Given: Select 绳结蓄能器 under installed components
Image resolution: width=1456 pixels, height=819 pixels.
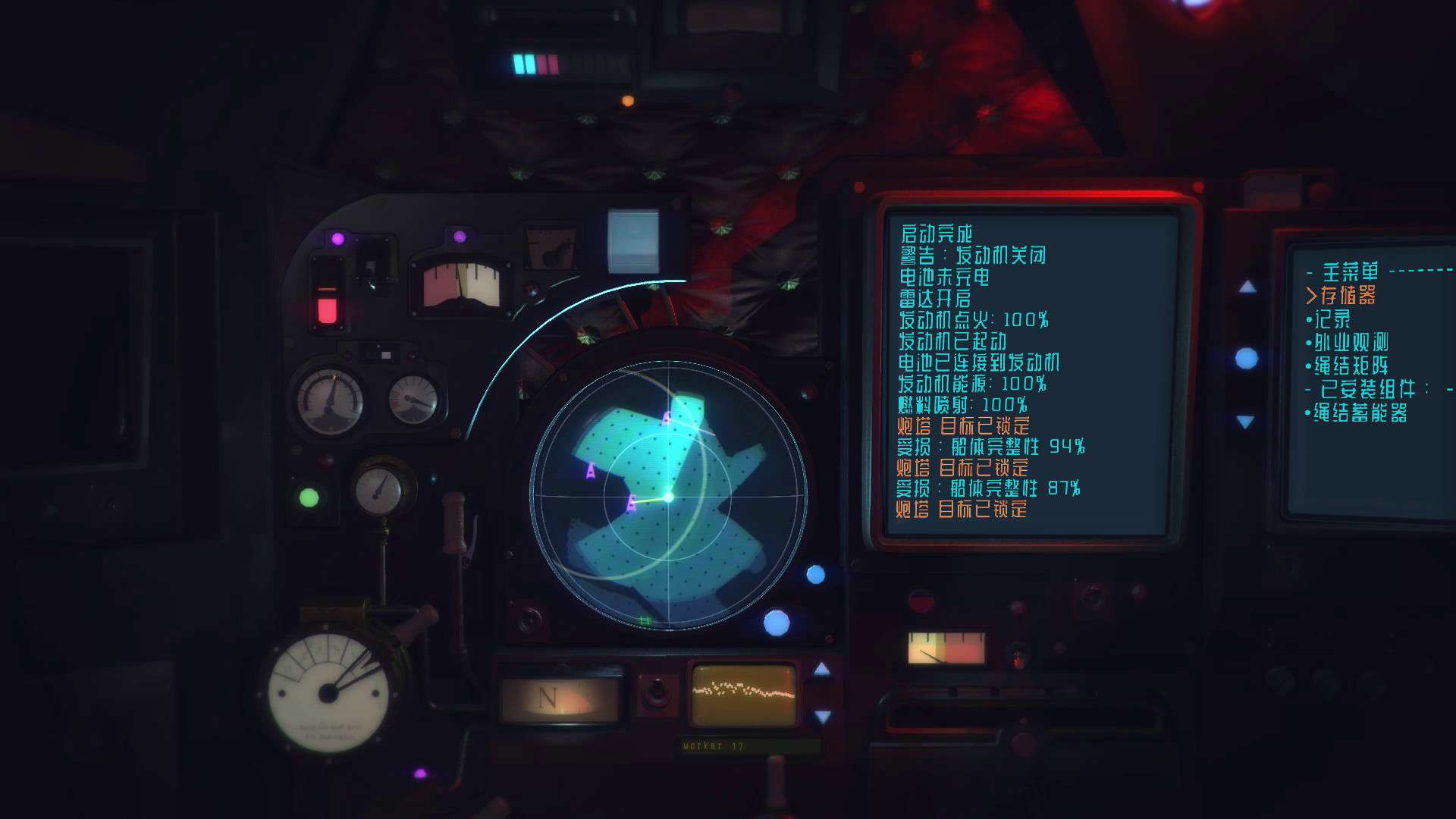Looking at the screenshot, I should [1360, 413].
